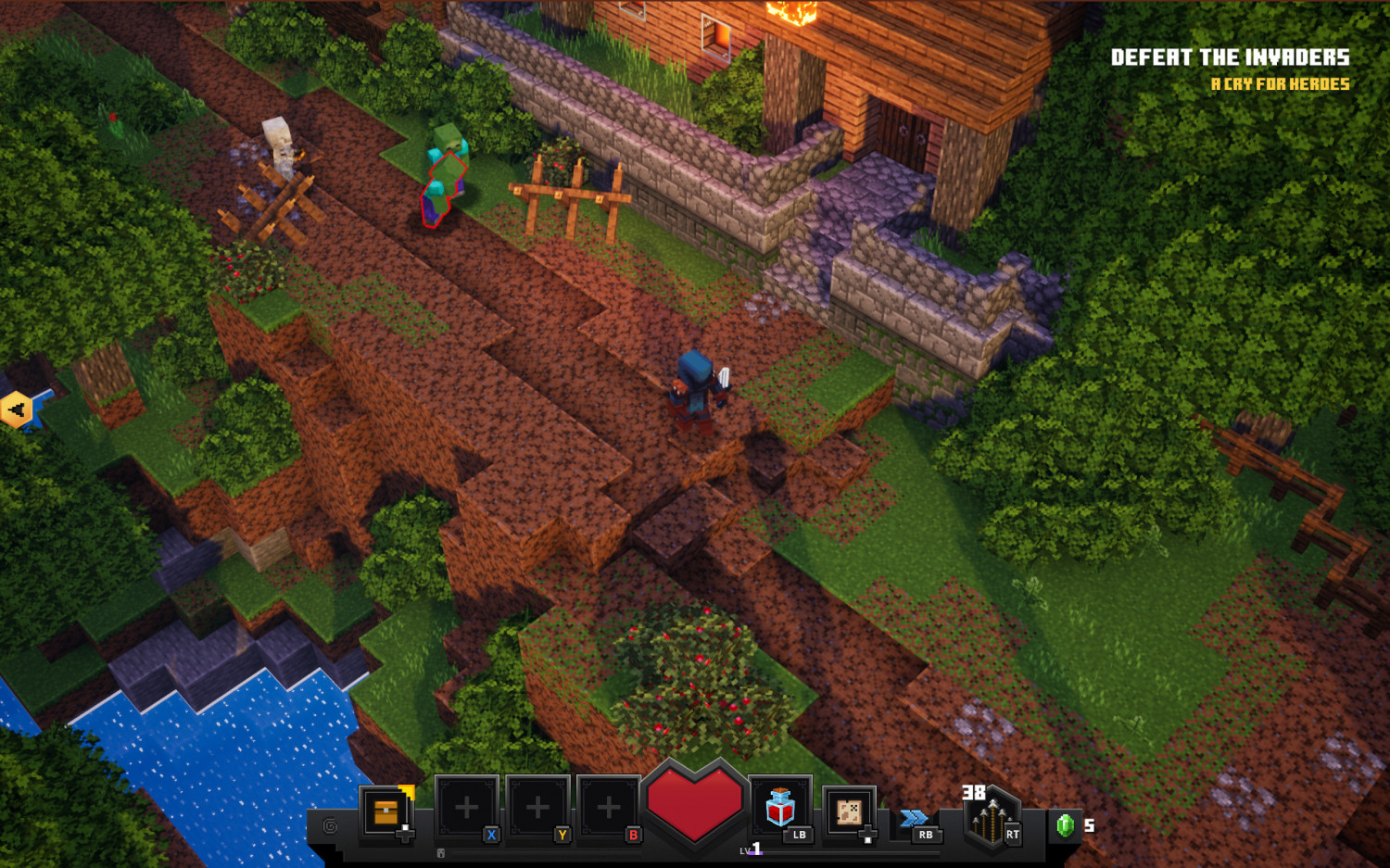Screen dimensions: 1390x868
Task: Click the DEFEAT THE INVADERS objective text
Action: 1232,57
